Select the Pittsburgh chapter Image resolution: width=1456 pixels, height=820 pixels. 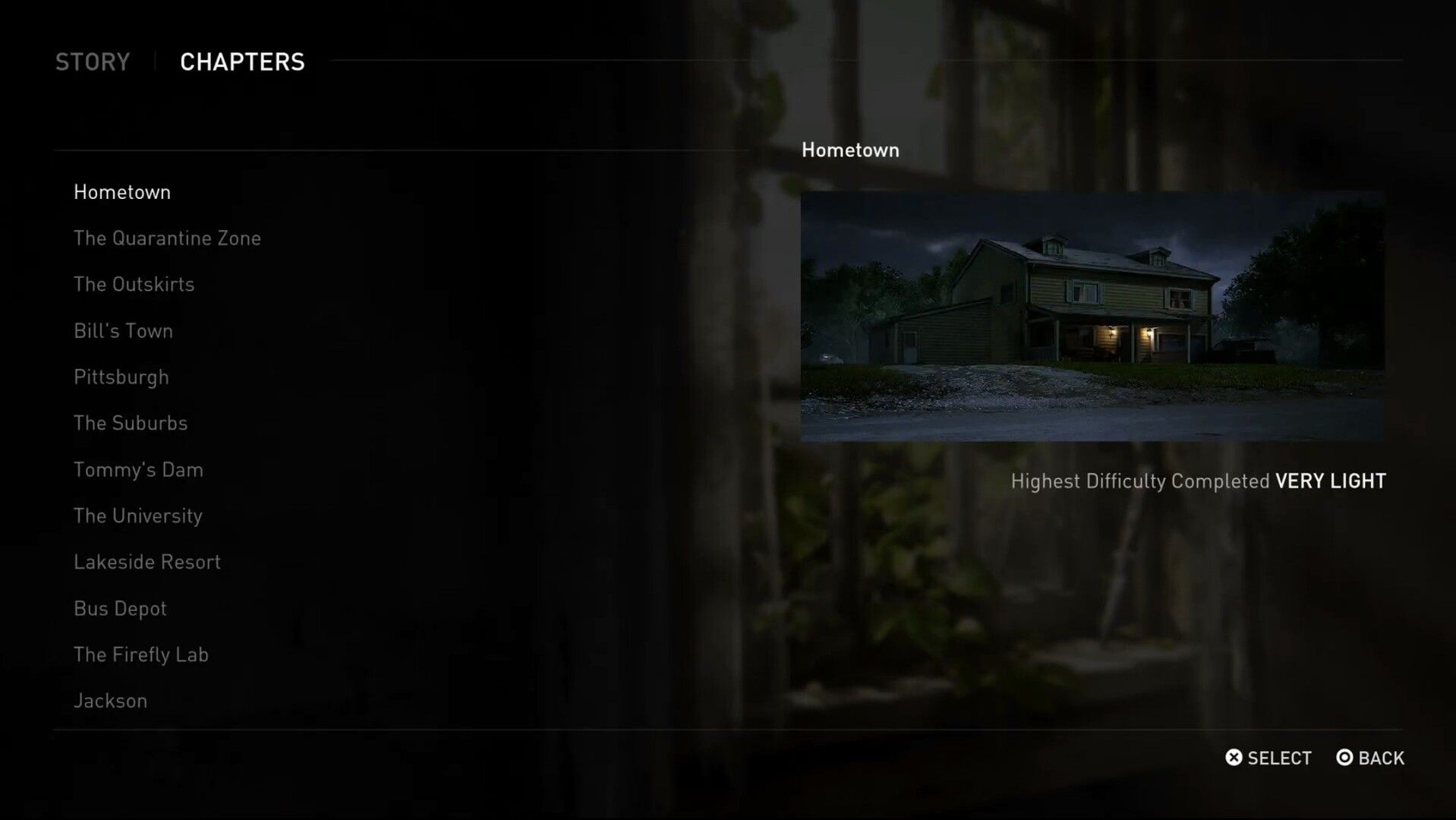click(121, 377)
